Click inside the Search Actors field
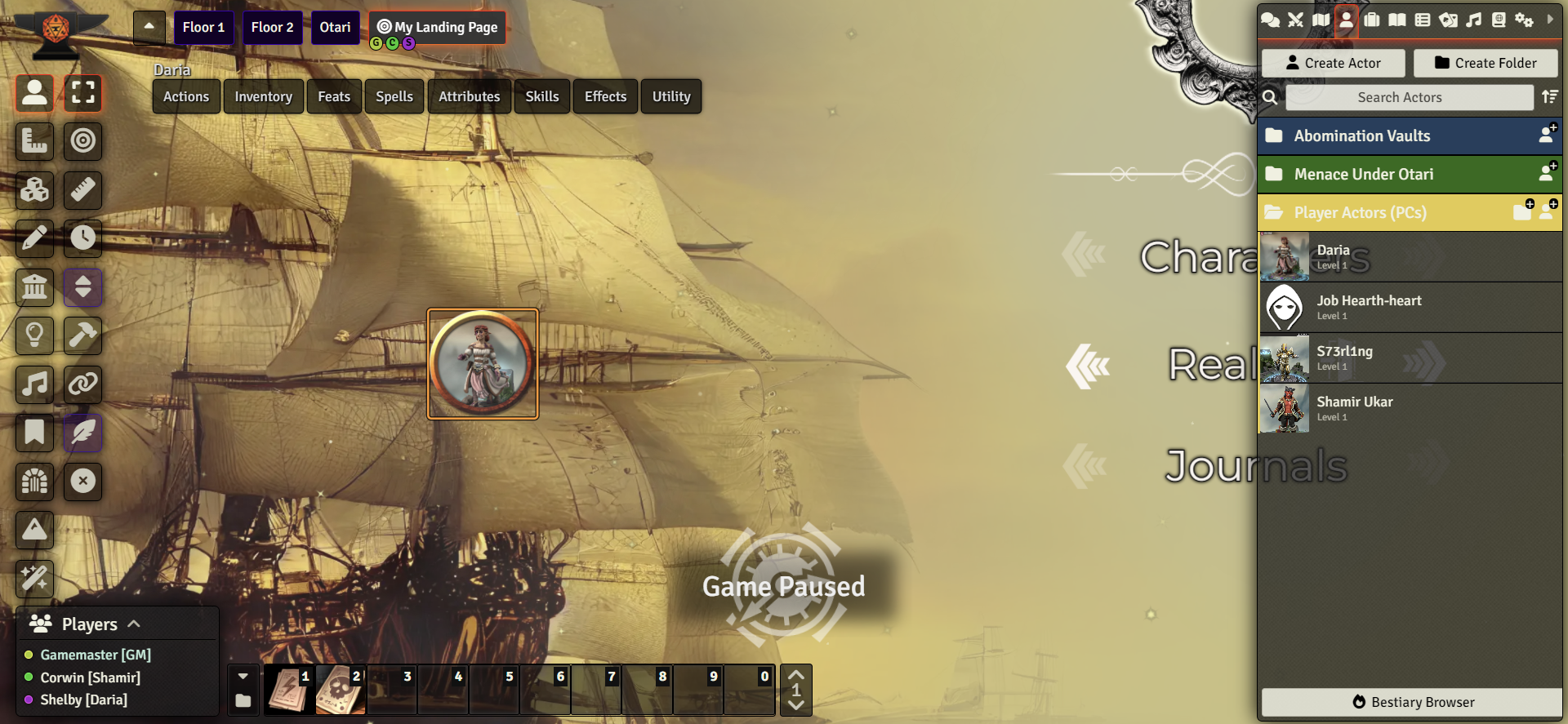 [x=1410, y=97]
